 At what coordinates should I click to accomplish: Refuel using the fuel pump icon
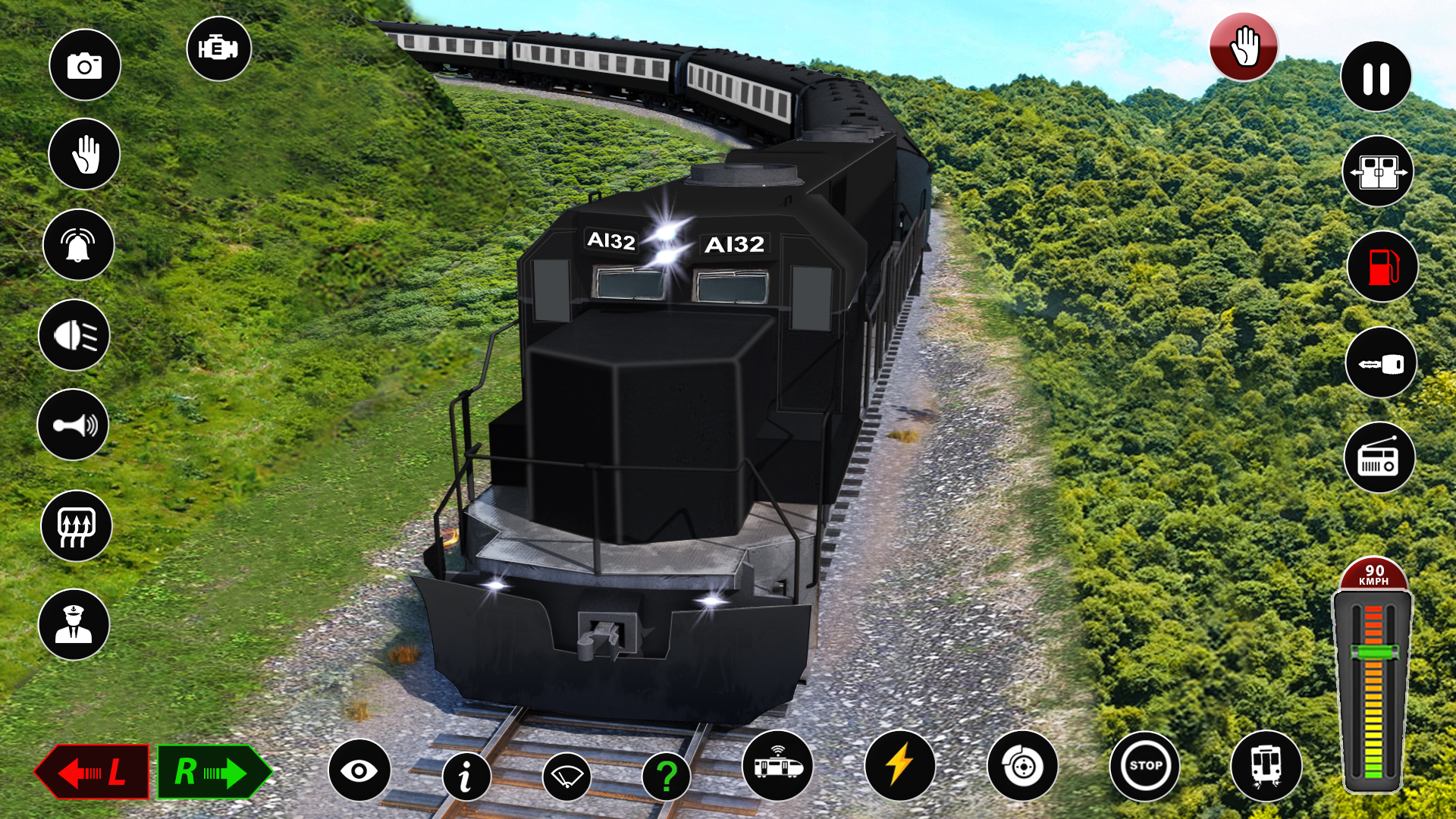[1379, 266]
